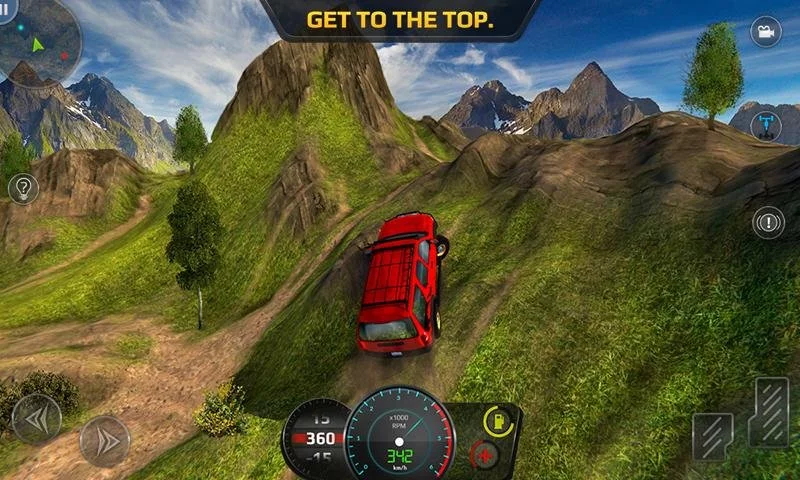
Task: Switch camera view with the camera icon
Action: [x=766, y=32]
